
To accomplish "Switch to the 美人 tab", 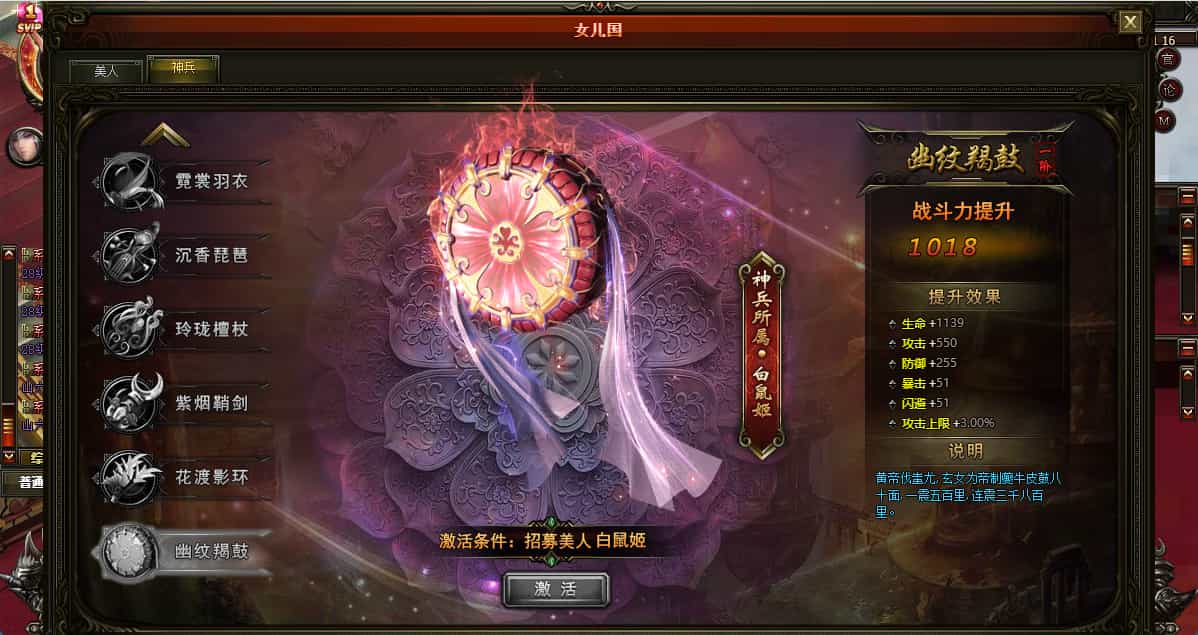I will point(106,71).
